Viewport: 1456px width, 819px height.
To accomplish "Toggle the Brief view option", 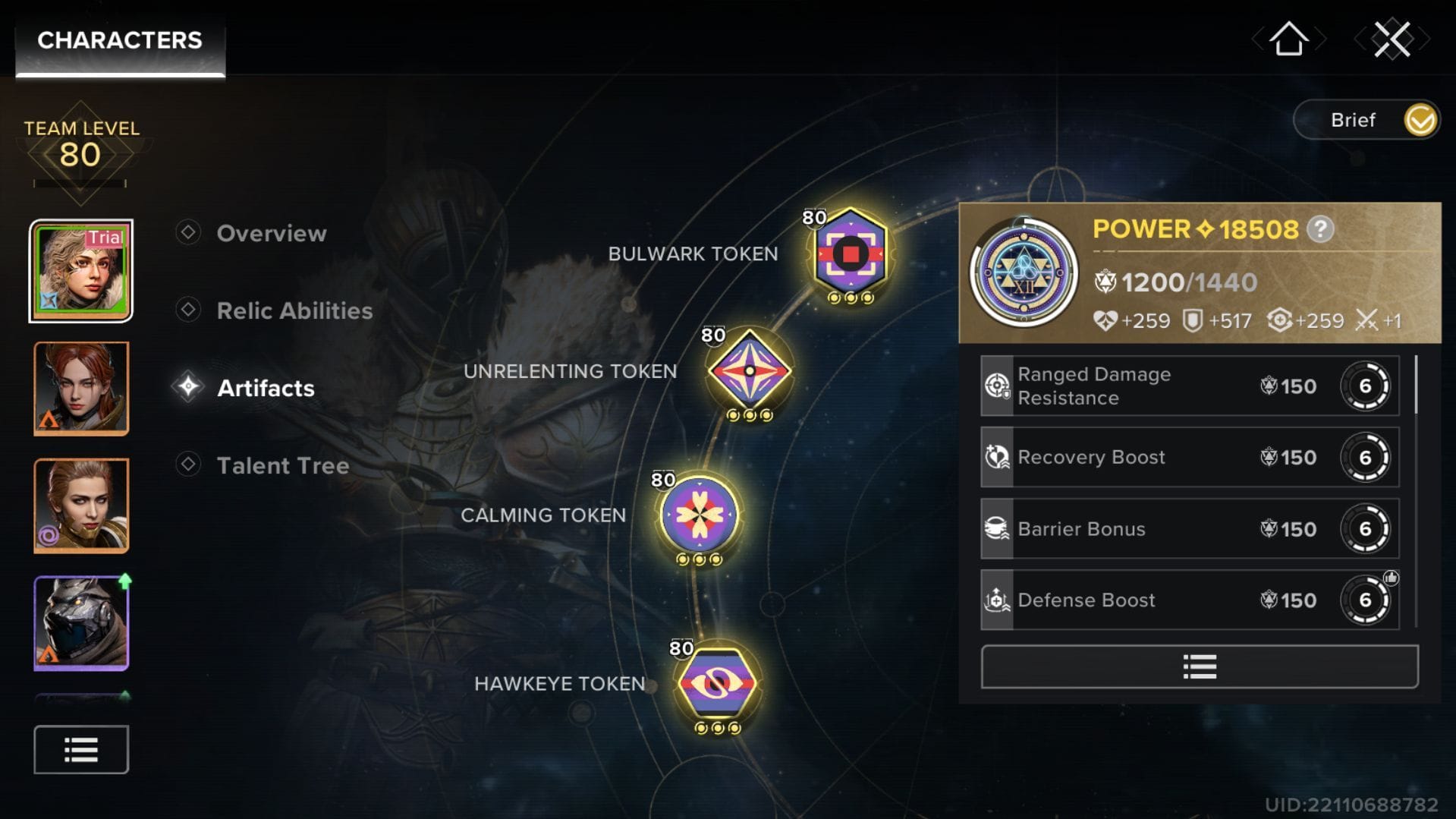I will [x=1419, y=120].
